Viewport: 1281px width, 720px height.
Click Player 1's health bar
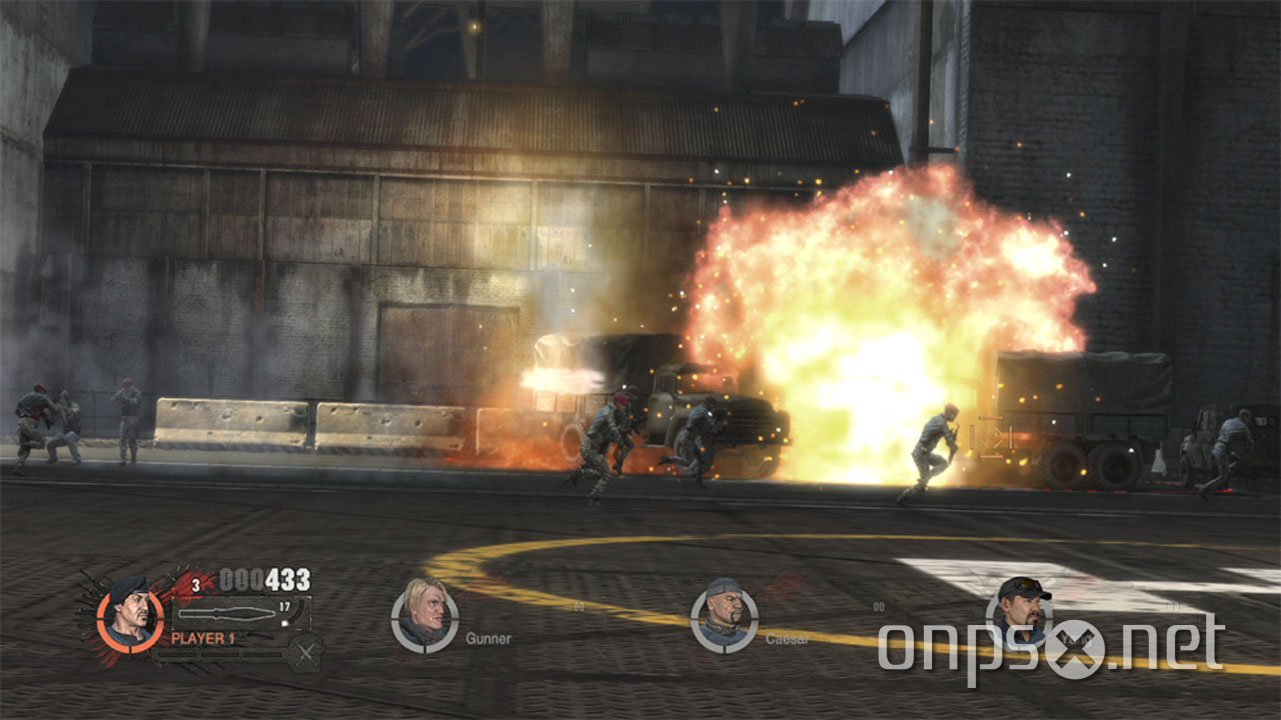(x=219, y=654)
